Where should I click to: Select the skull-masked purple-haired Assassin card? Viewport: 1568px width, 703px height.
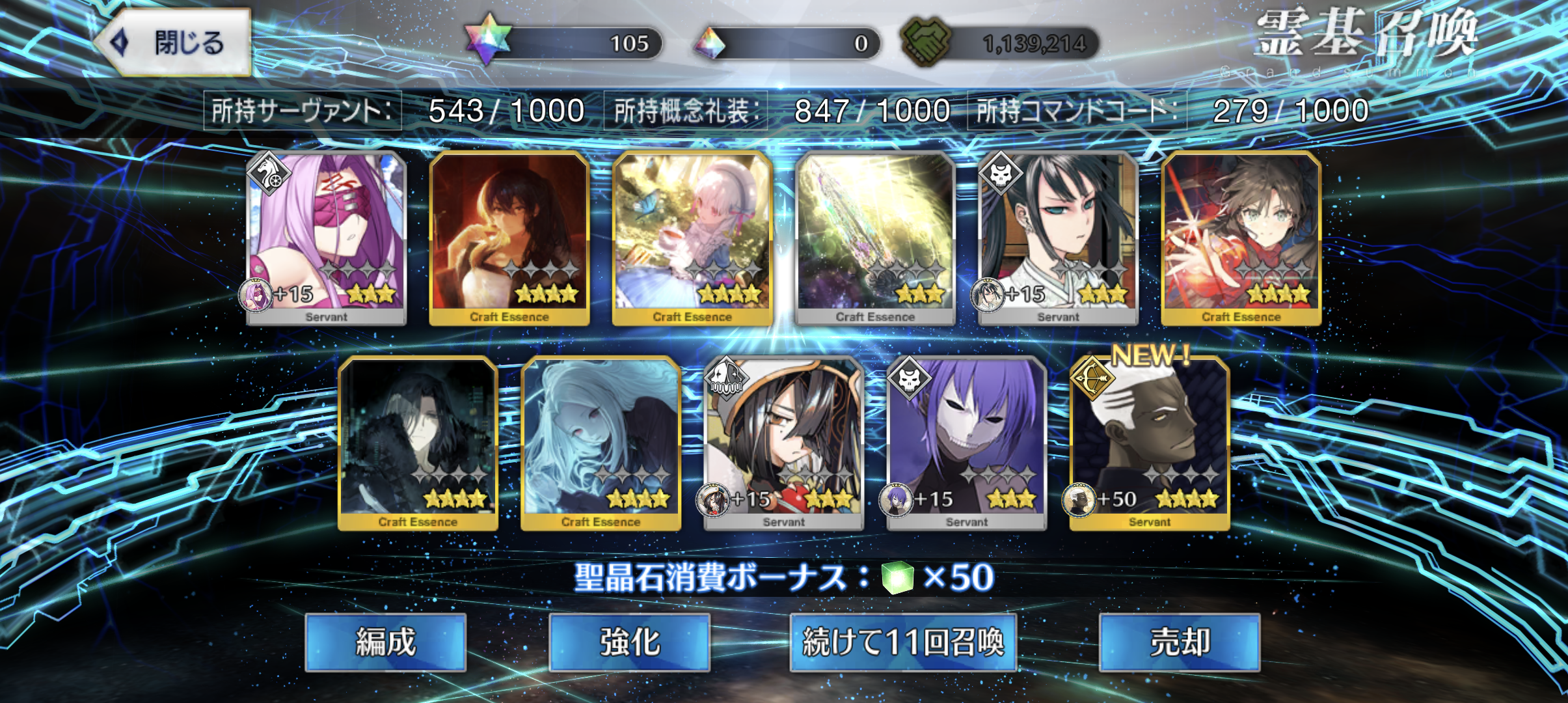coord(966,443)
